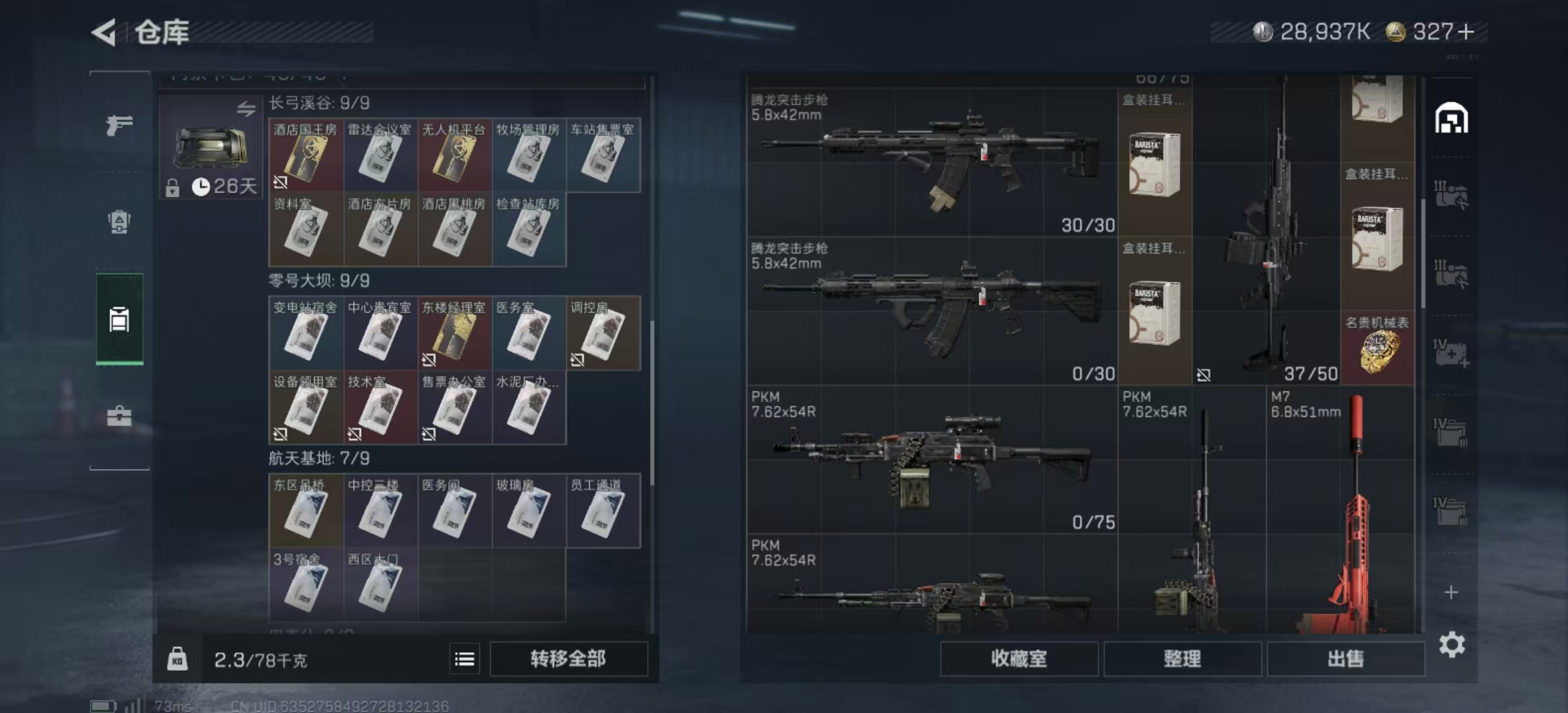This screenshot has width=1568, height=713.
Task: Select the red M7 rifle
Action: click(x=1340, y=515)
